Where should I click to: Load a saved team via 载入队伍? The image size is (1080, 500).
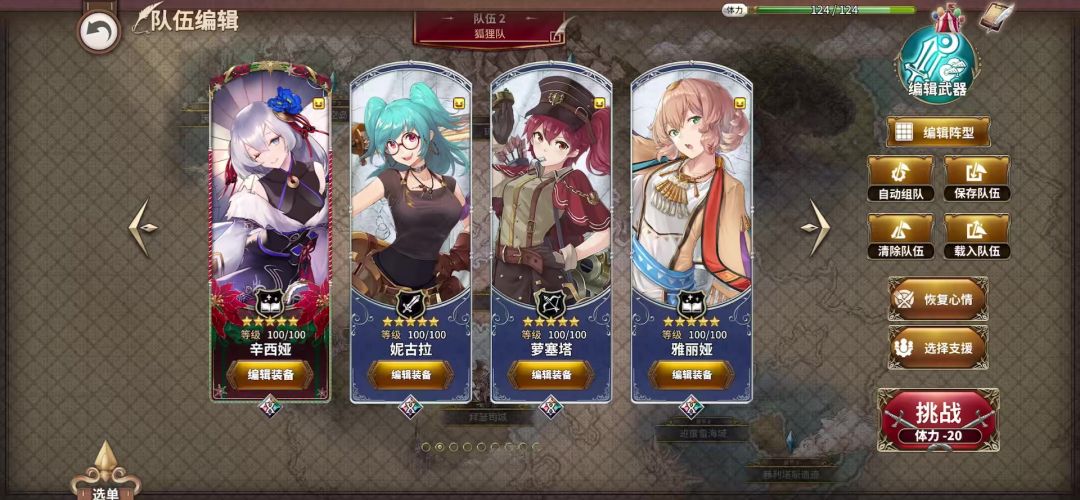tap(976, 237)
